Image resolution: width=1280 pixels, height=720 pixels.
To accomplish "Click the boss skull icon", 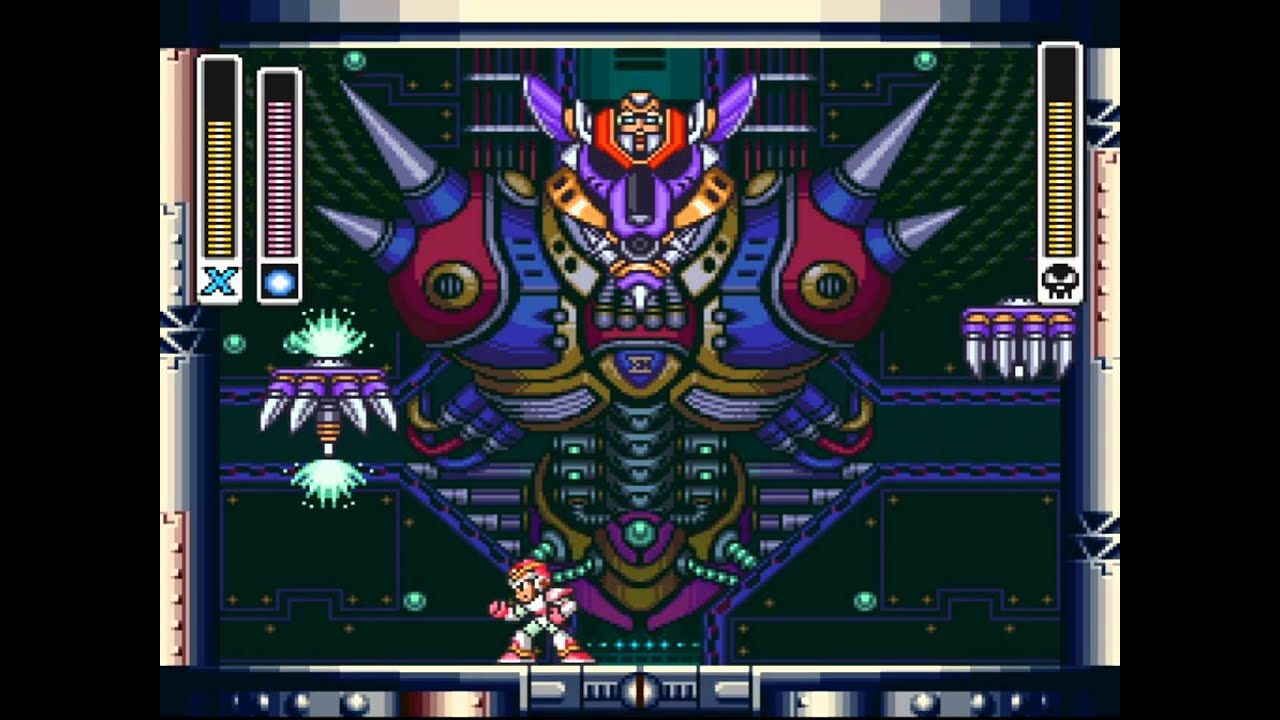I will [1060, 281].
